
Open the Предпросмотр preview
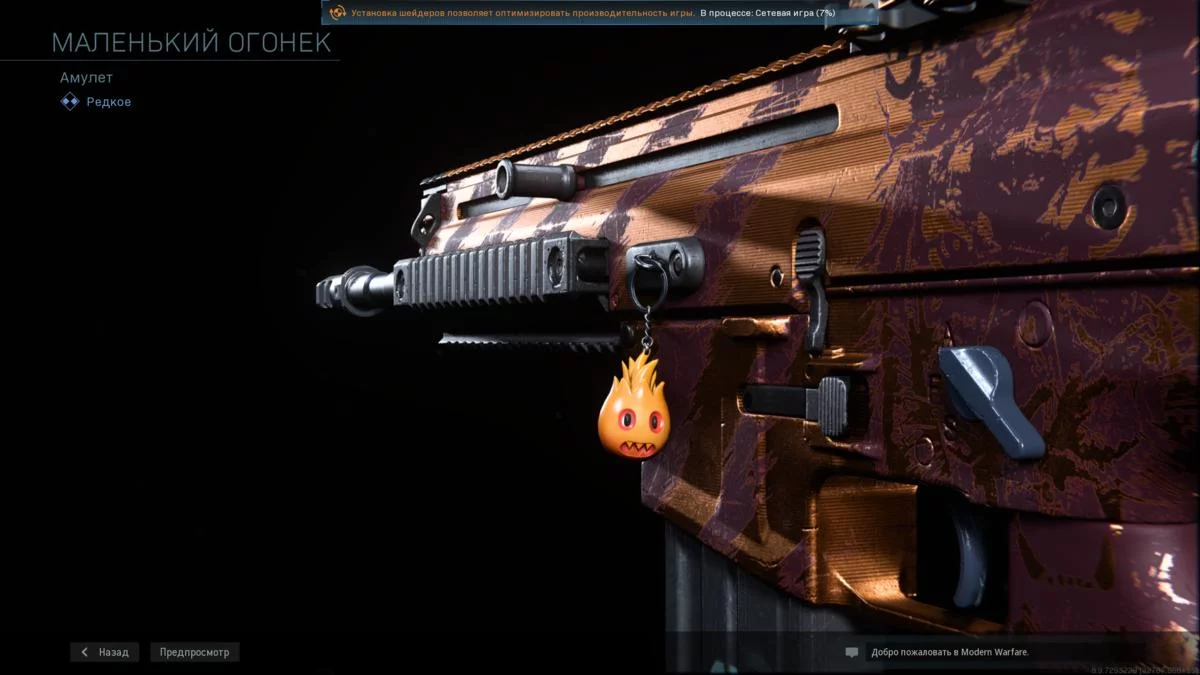pyautogui.click(x=195, y=652)
